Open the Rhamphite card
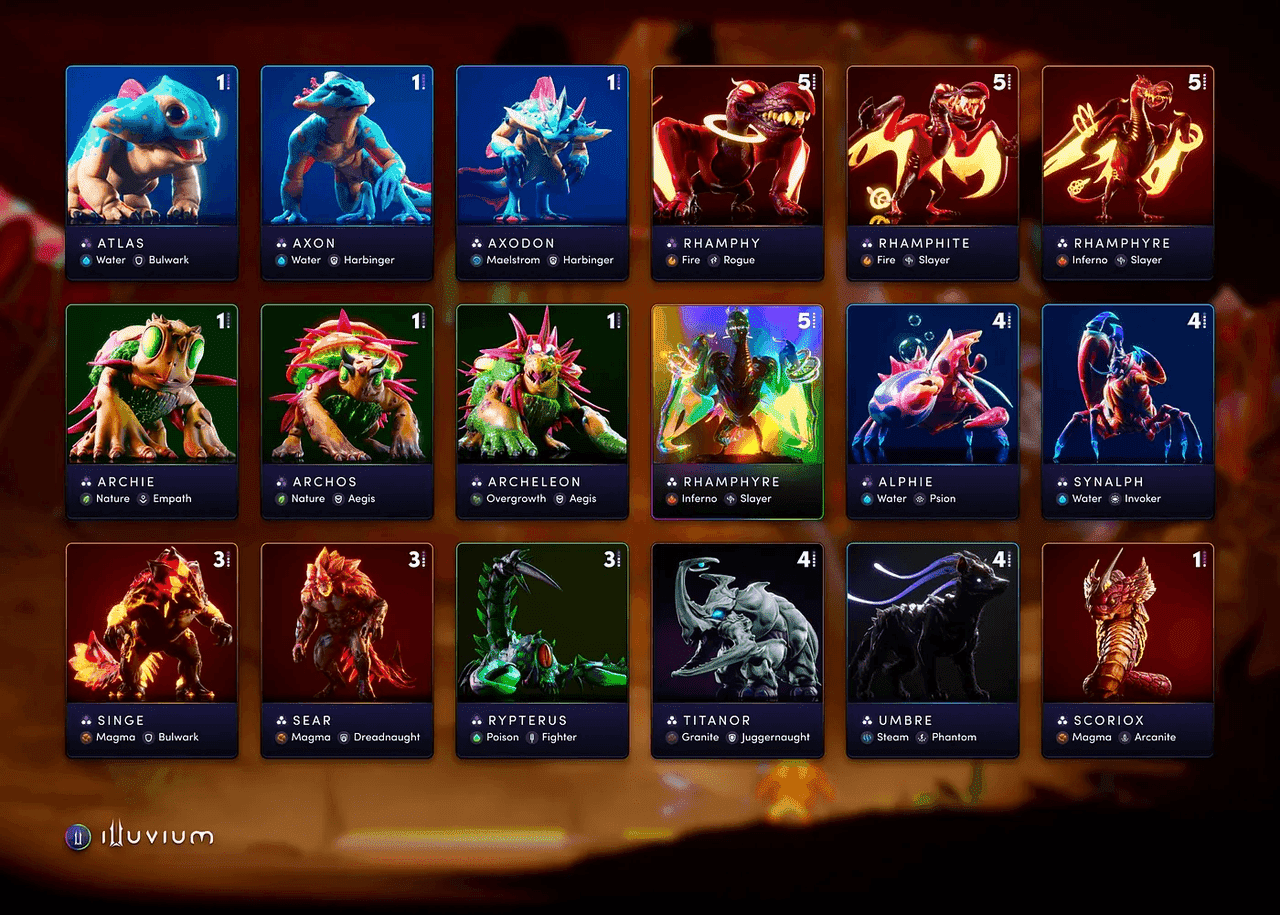 click(x=932, y=172)
